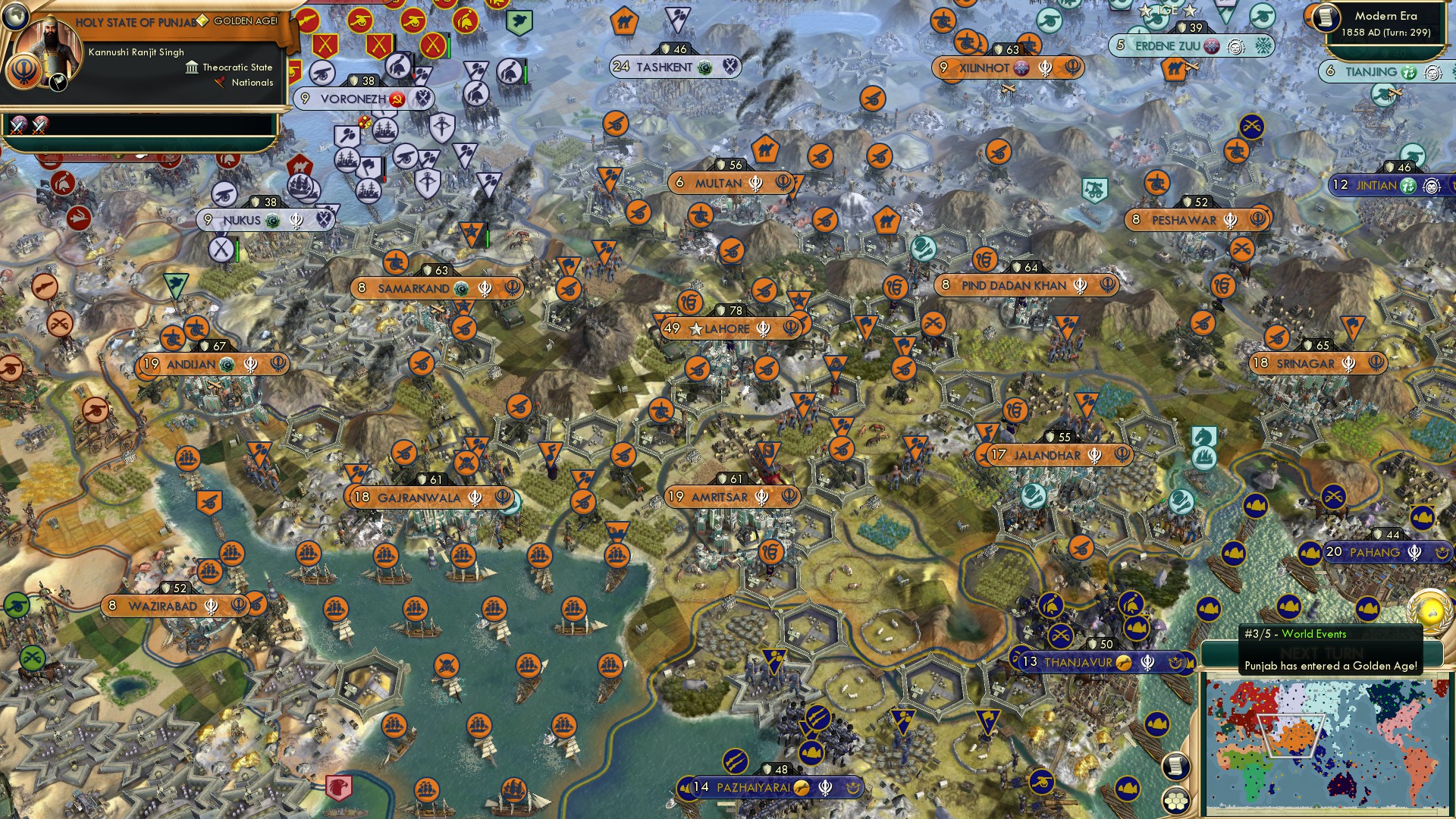The height and width of the screenshot is (819, 1456).
Task: Open the notification log scroll icon
Action: click(1175, 766)
